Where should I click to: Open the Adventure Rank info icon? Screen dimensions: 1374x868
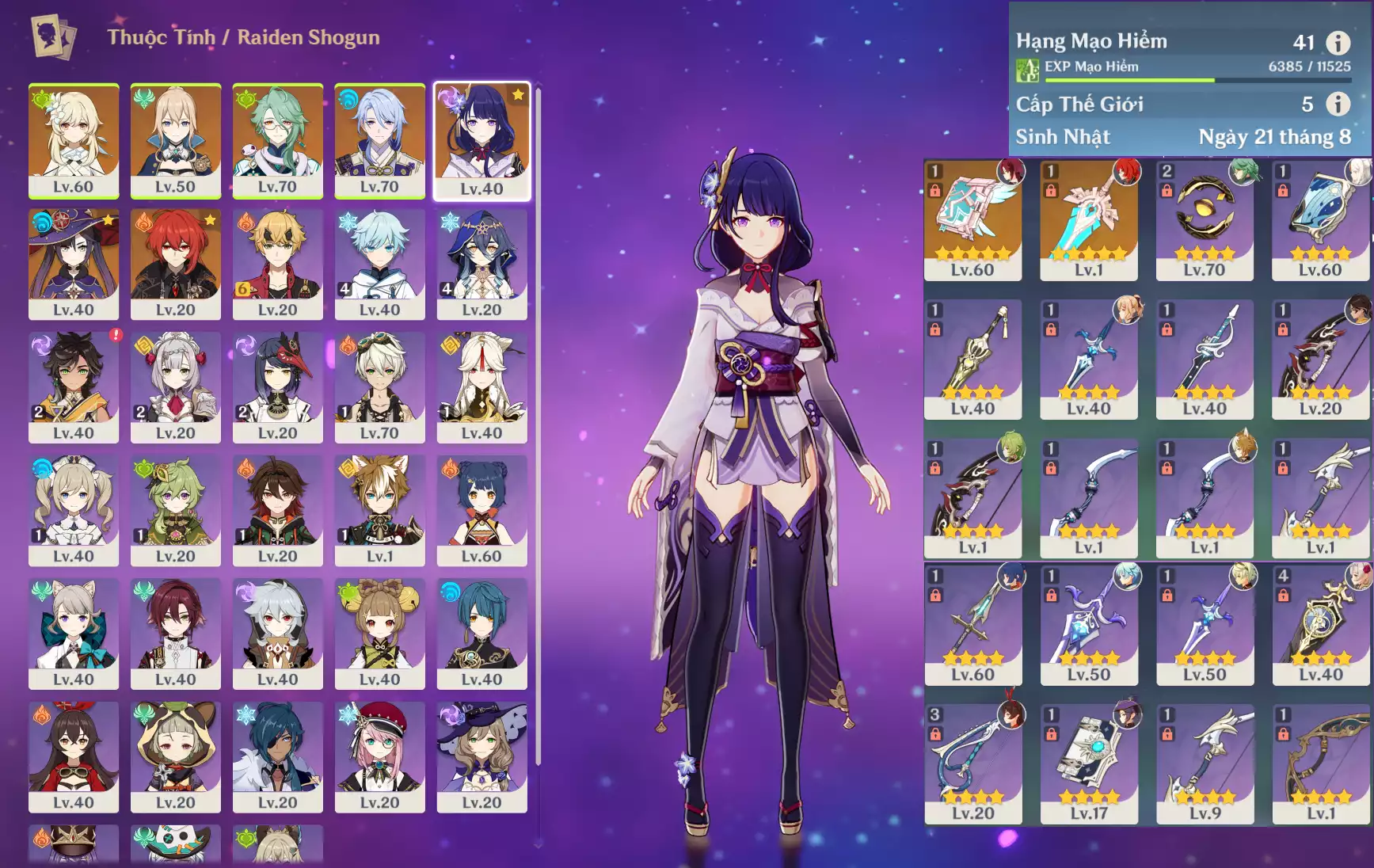pos(1338,43)
